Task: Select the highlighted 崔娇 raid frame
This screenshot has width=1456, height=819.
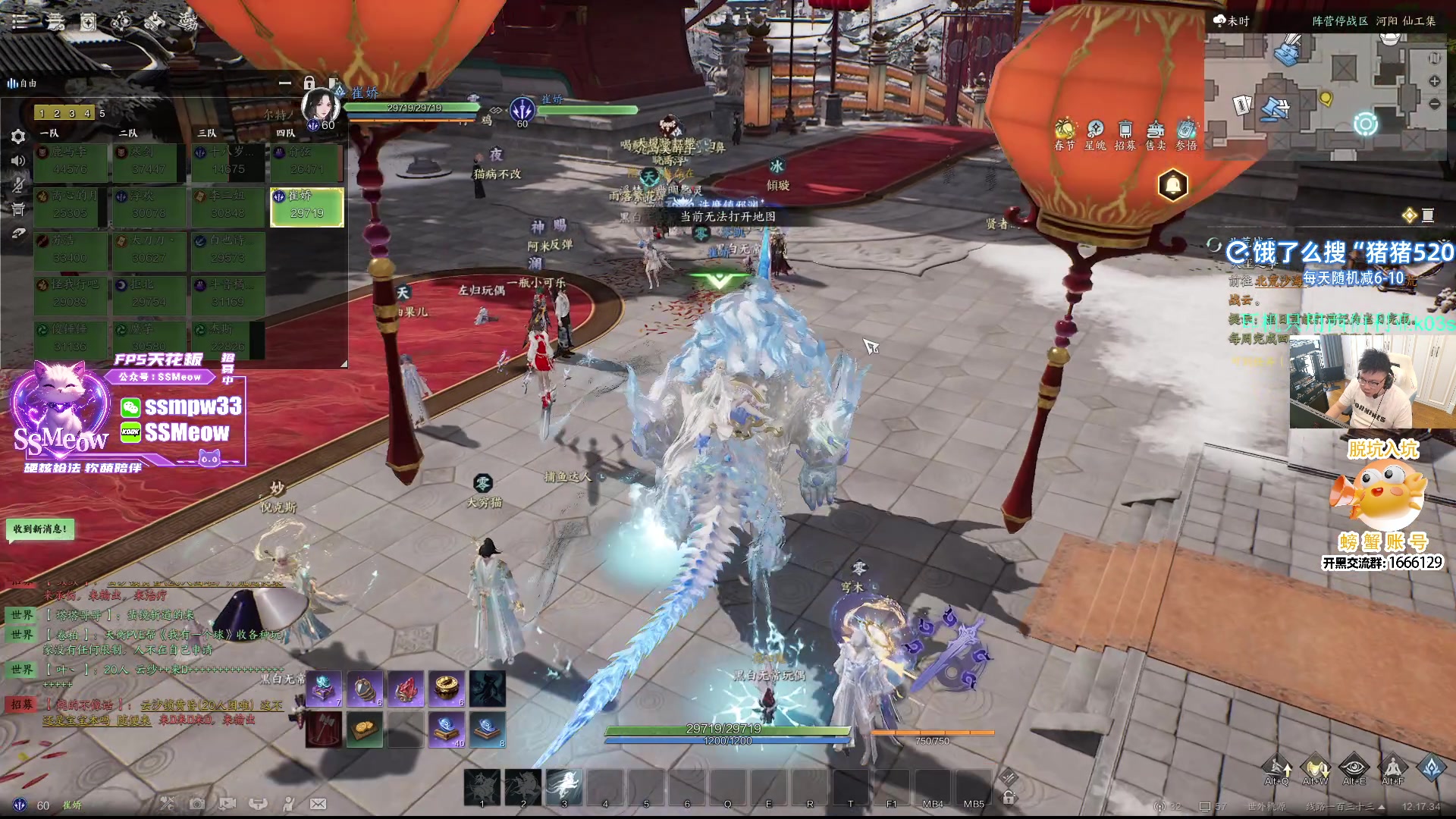Action: [306, 206]
